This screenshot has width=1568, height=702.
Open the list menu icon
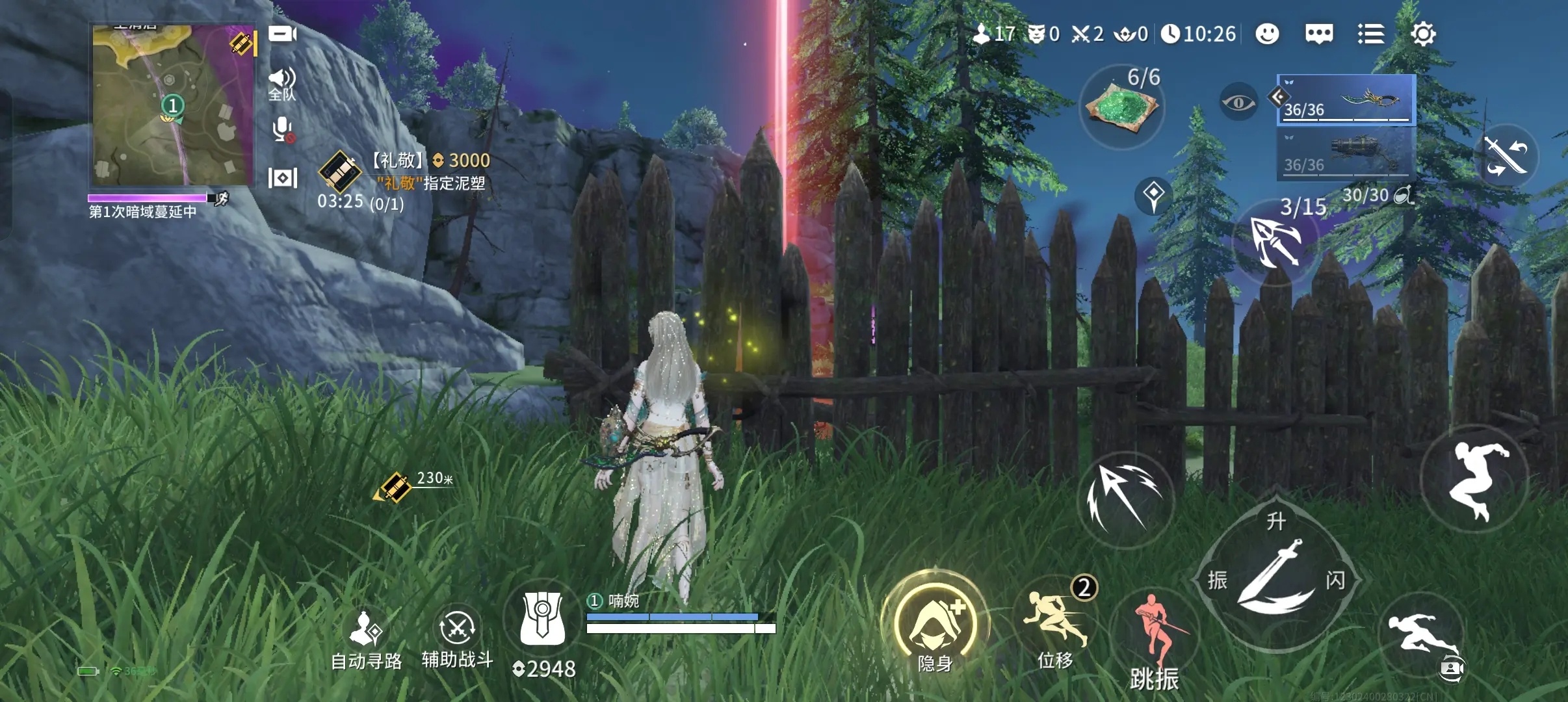point(1371,34)
